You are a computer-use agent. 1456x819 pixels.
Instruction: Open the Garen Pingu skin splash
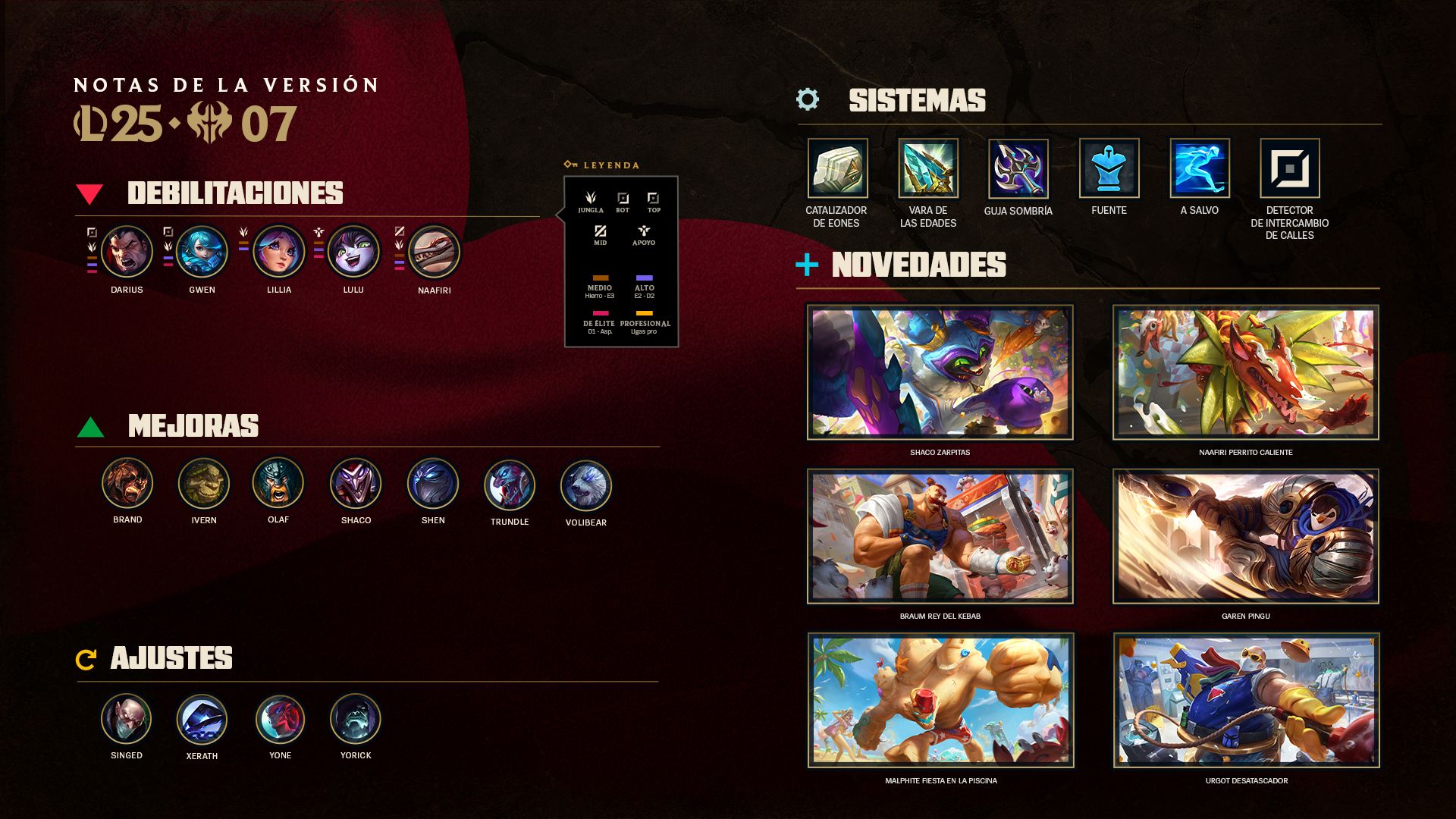pos(1245,536)
